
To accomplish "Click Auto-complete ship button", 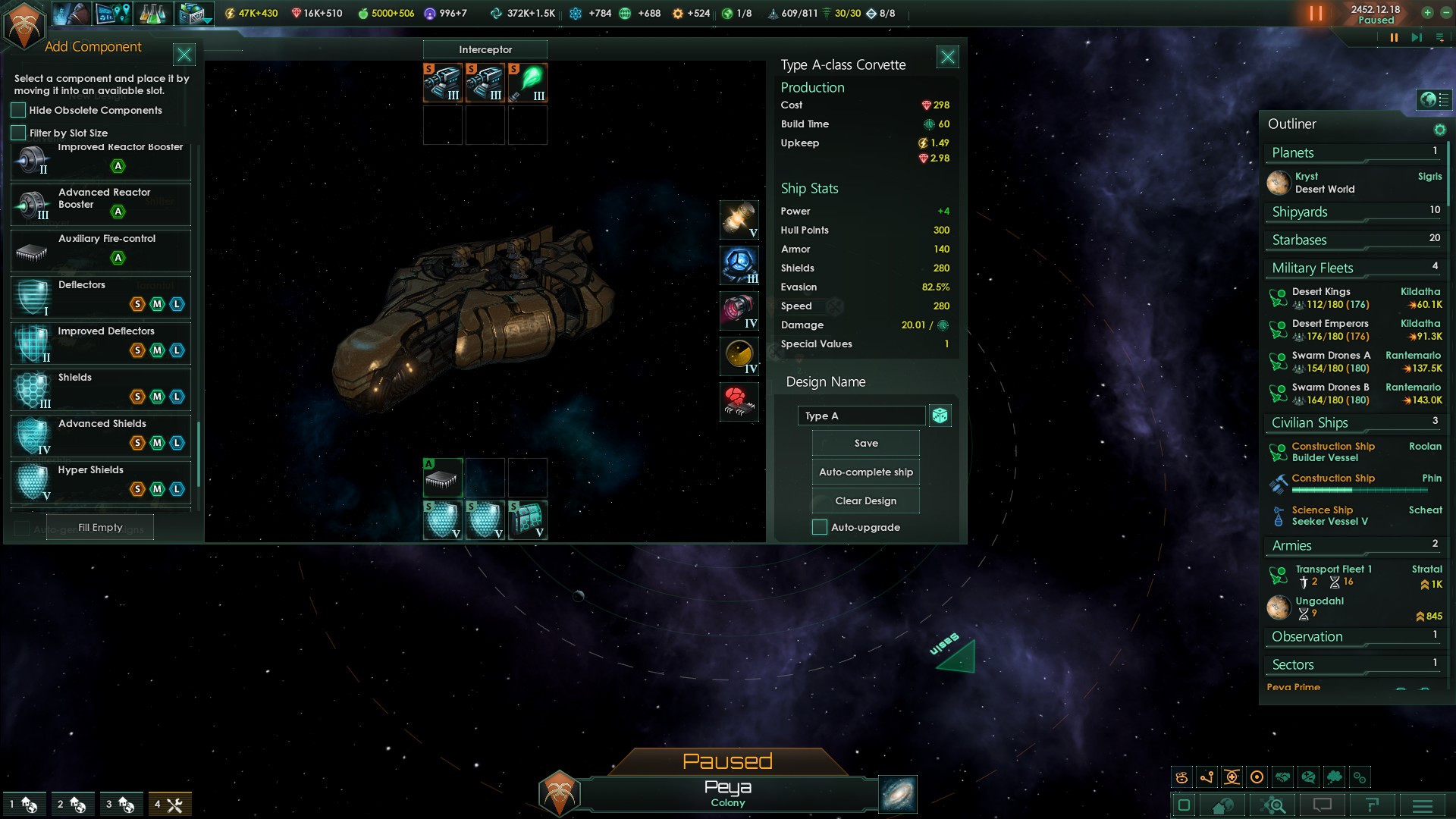I will click(865, 472).
